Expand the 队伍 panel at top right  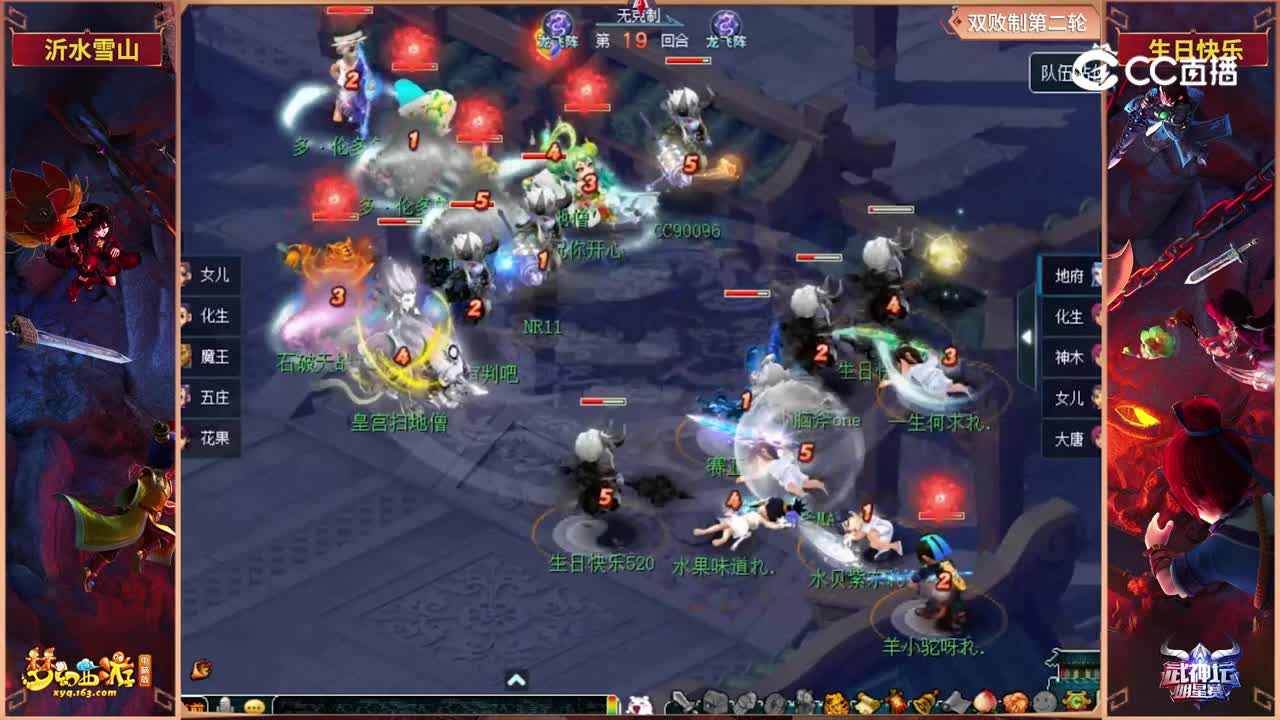(x=1056, y=73)
